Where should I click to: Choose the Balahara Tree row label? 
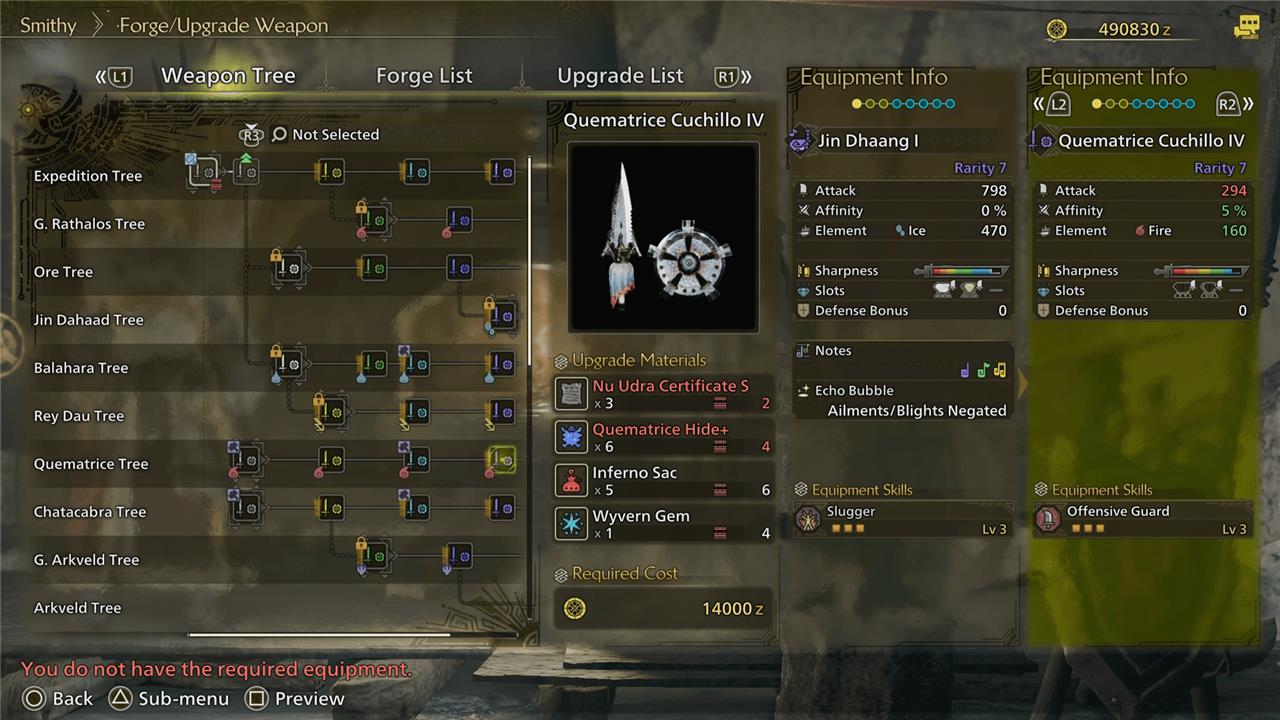tap(81, 368)
